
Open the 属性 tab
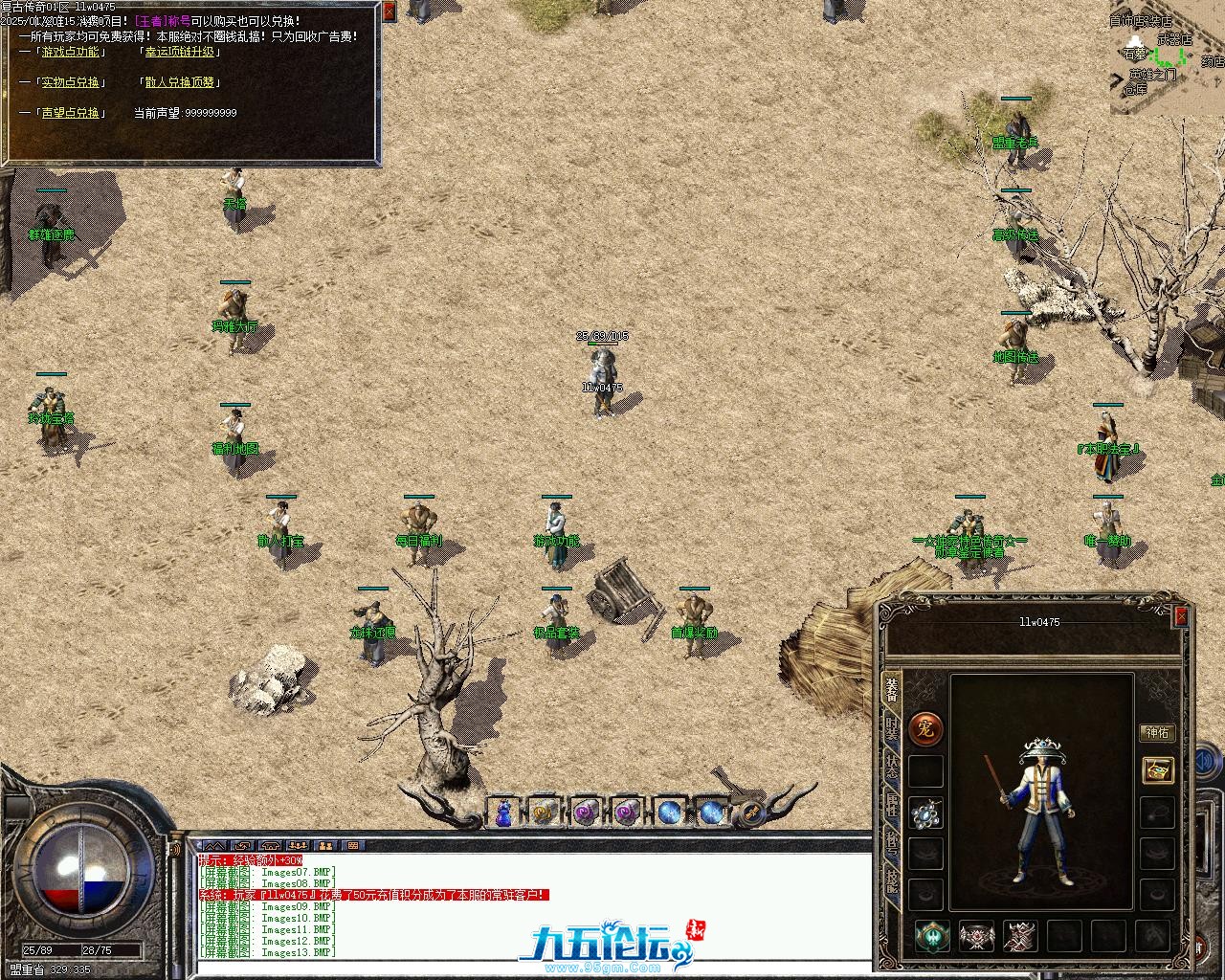pos(892,804)
